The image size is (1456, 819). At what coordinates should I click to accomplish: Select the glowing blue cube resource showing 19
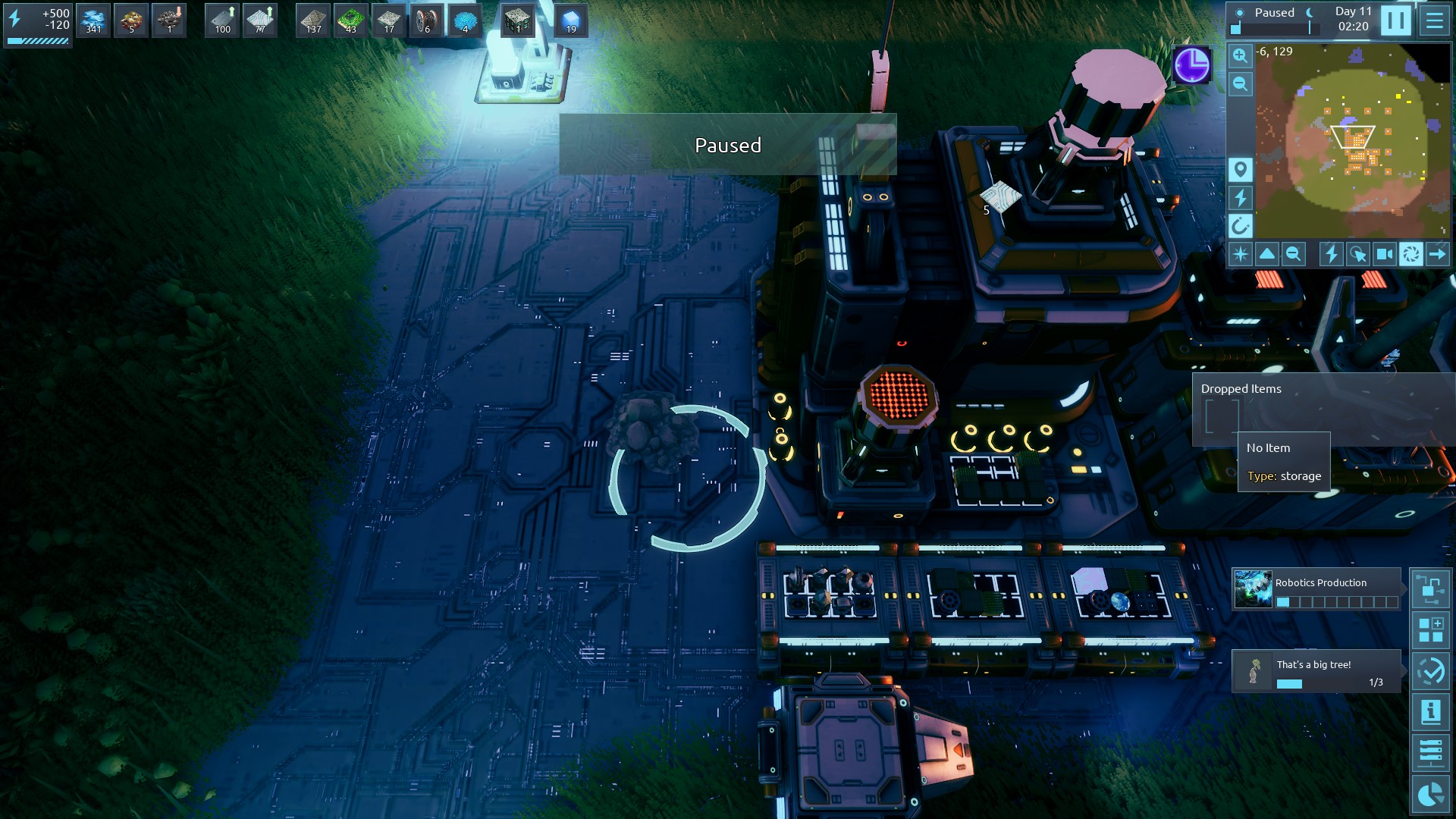click(571, 20)
